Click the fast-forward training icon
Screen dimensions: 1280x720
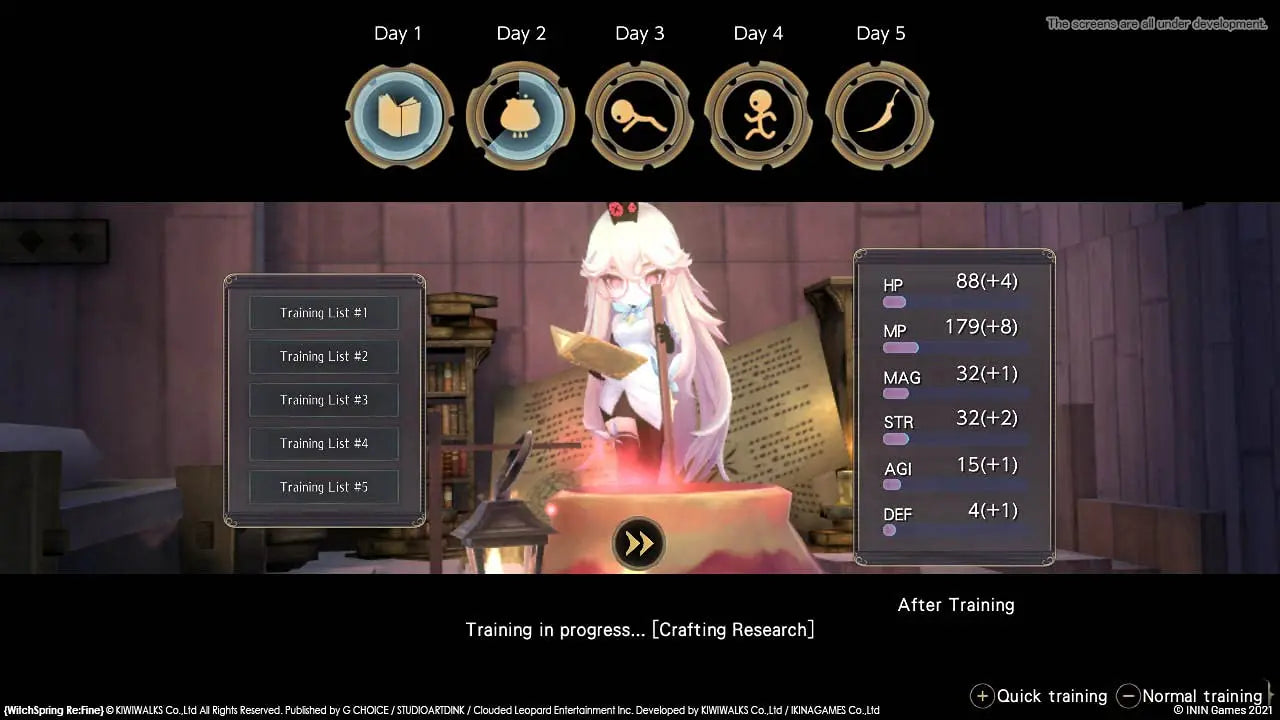639,541
